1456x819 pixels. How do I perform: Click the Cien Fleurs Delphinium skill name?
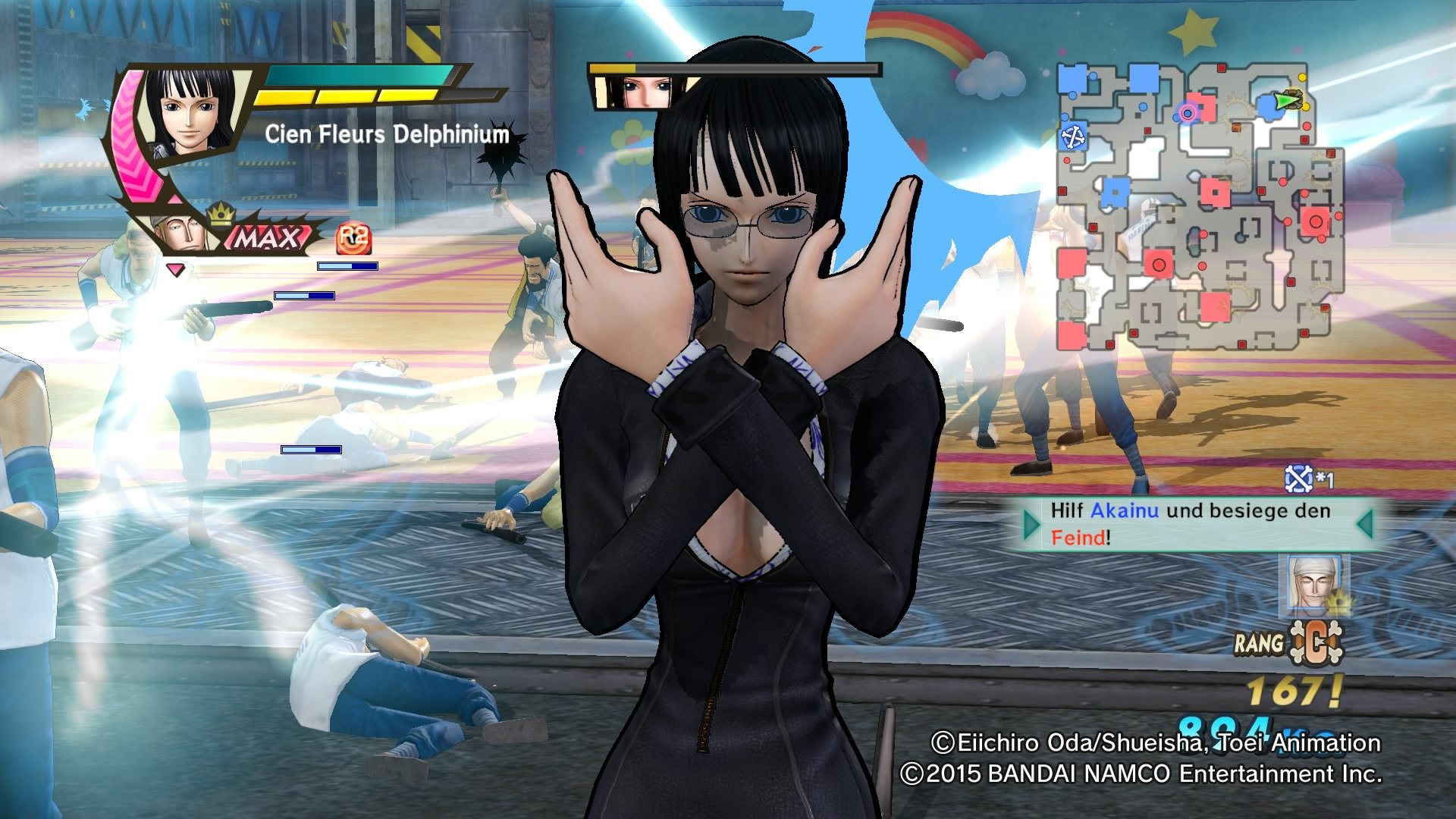tap(387, 135)
